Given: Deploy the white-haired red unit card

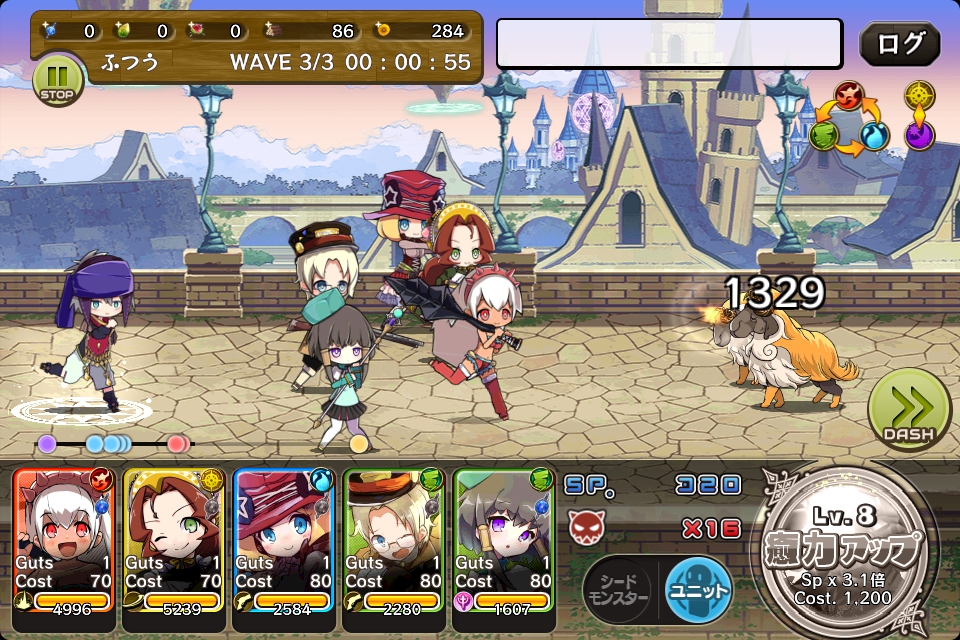Looking at the screenshot, I should click(x=65, y=540).
